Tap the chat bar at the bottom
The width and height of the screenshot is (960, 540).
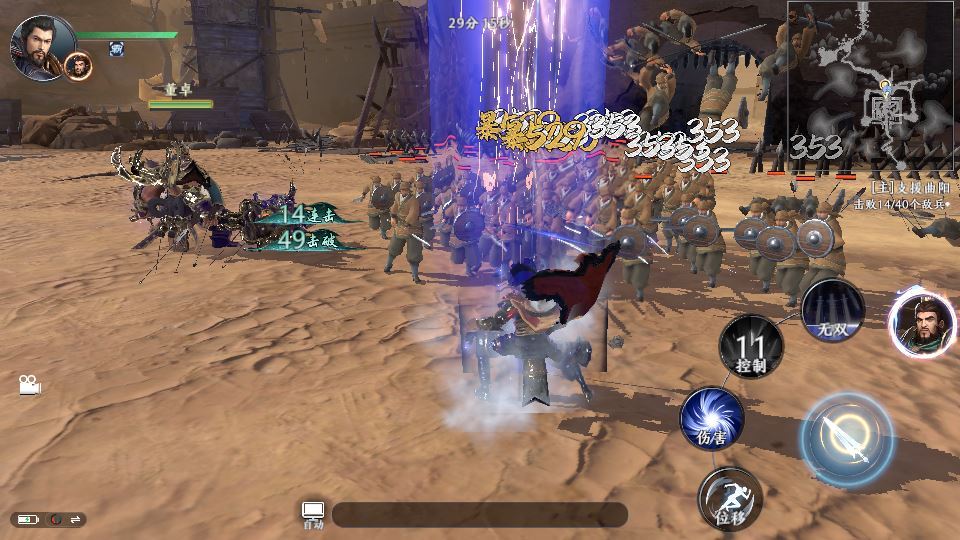click(480, 515)
